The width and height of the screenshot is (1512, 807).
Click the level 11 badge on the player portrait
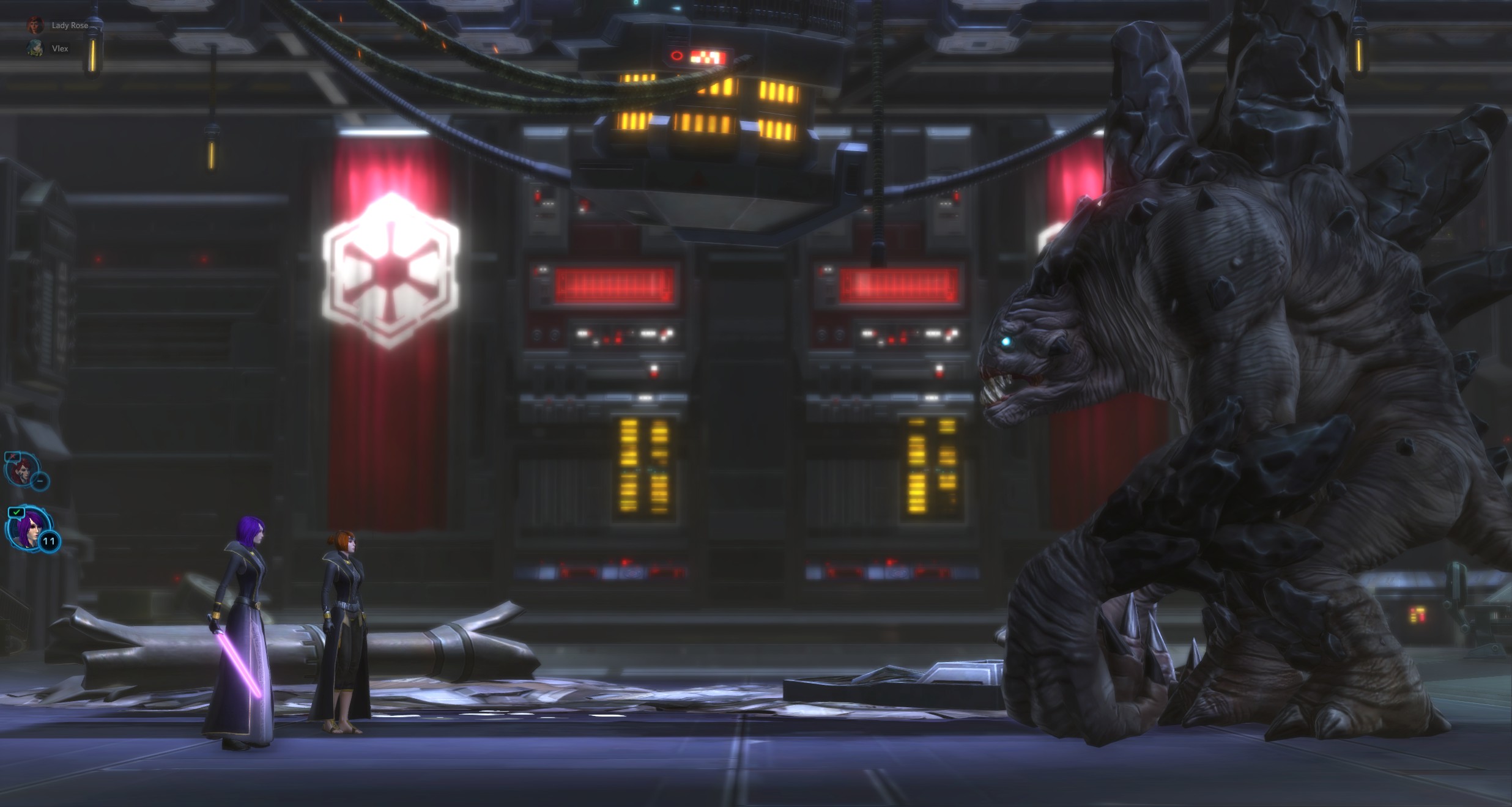(48, 540)
